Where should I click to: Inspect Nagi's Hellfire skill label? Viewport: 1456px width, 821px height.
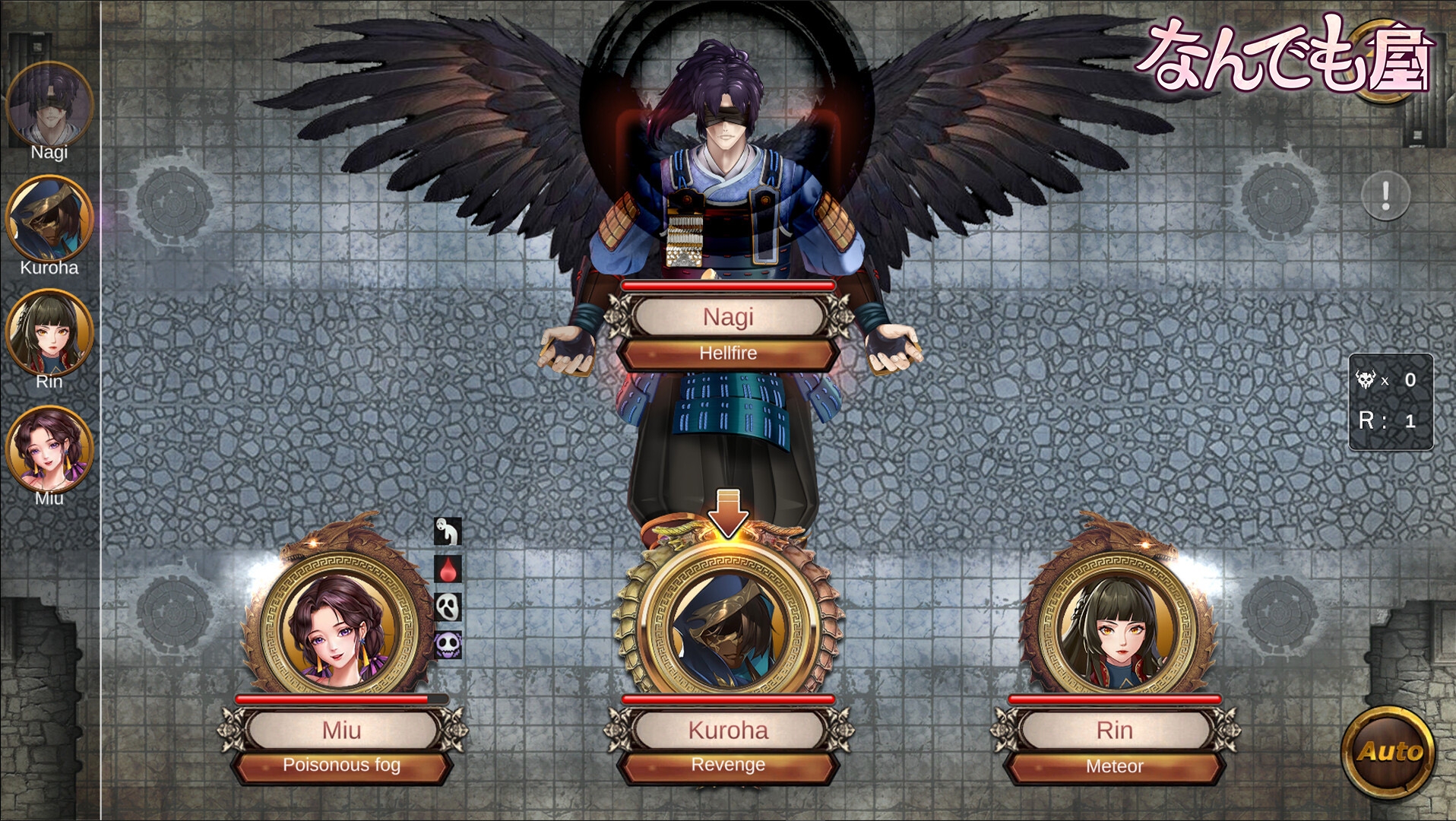[728, 353]
